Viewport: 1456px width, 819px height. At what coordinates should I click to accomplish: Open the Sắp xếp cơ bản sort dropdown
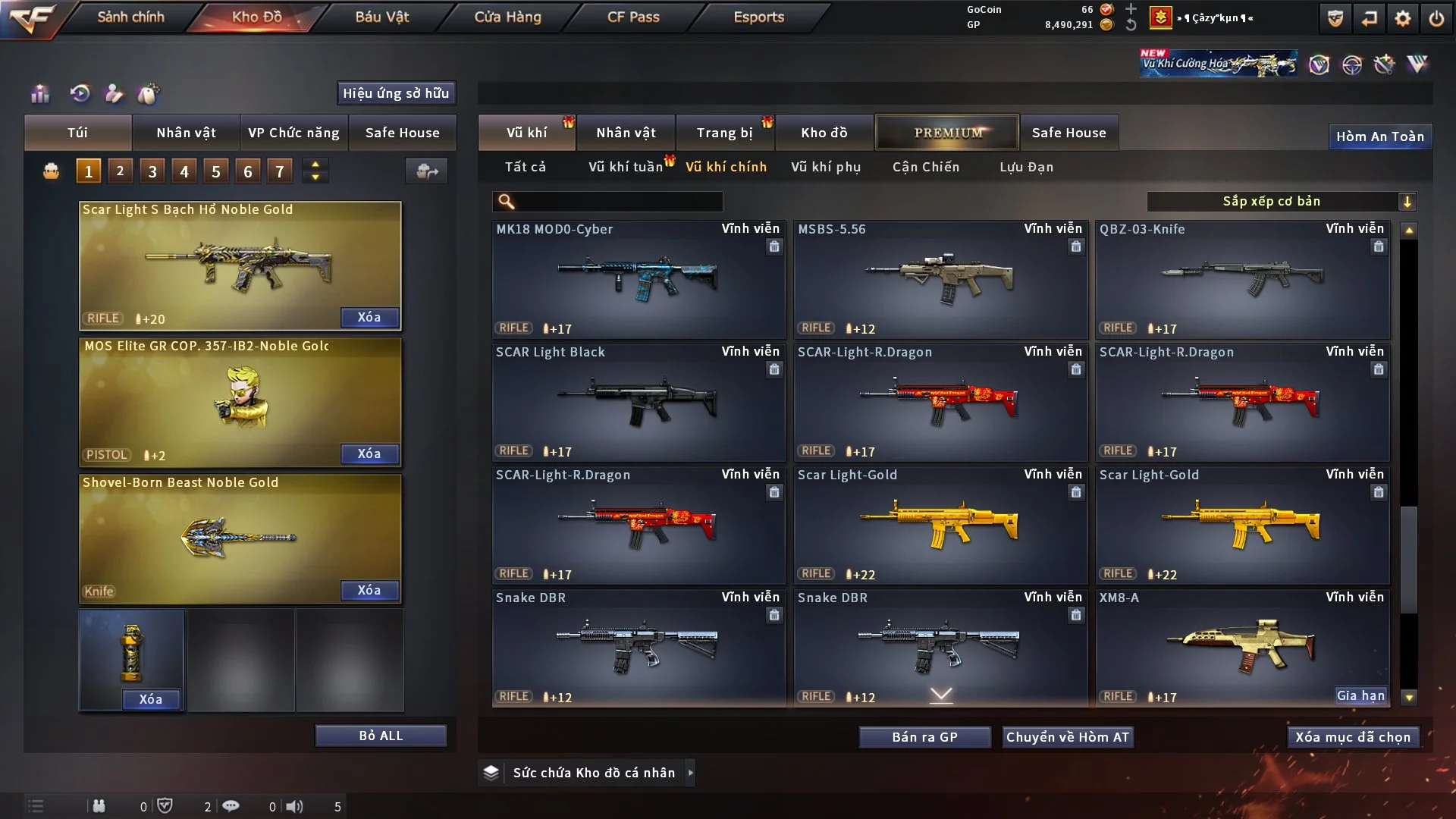tap(1281, 201)
